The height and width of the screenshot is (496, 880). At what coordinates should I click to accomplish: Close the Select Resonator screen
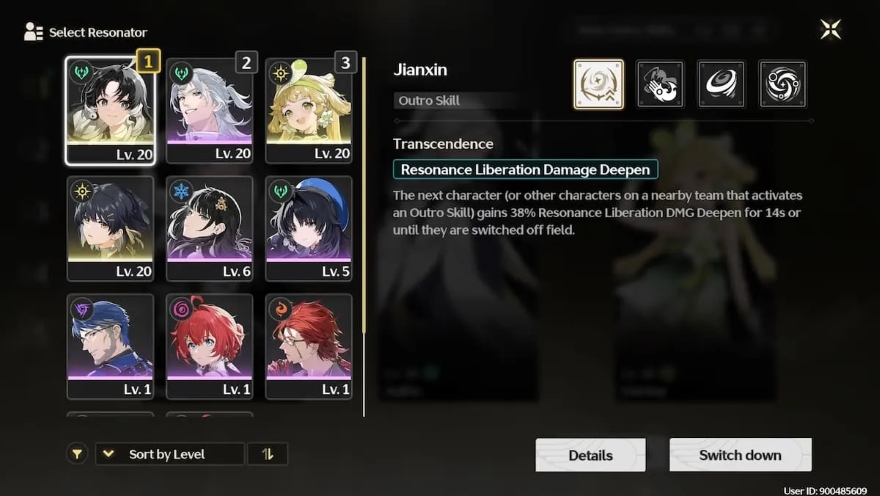pos(830,30)
